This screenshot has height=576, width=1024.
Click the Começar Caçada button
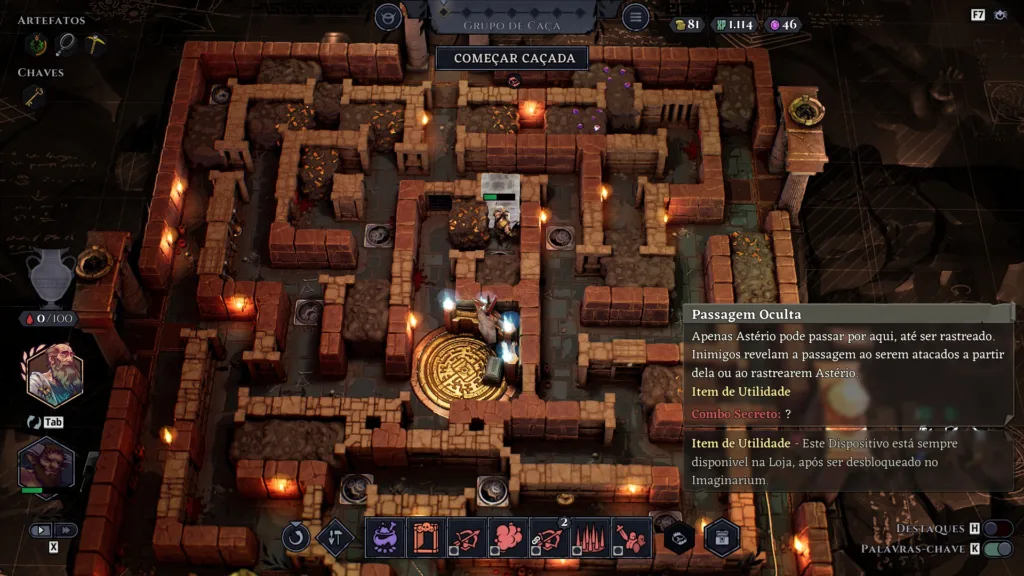pos(515,58)
